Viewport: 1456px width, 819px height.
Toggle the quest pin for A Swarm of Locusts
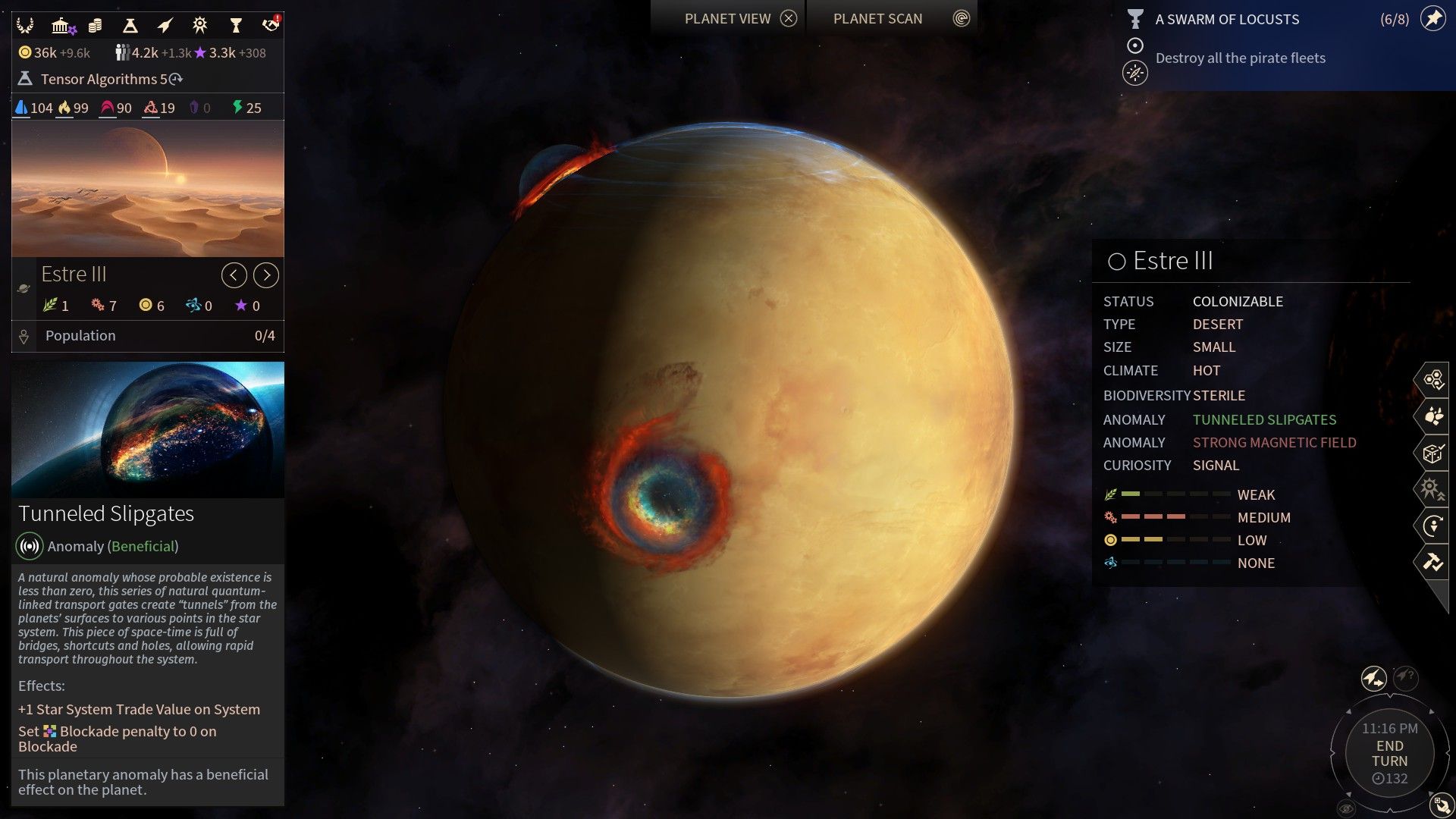click(x=1434, y=20)
